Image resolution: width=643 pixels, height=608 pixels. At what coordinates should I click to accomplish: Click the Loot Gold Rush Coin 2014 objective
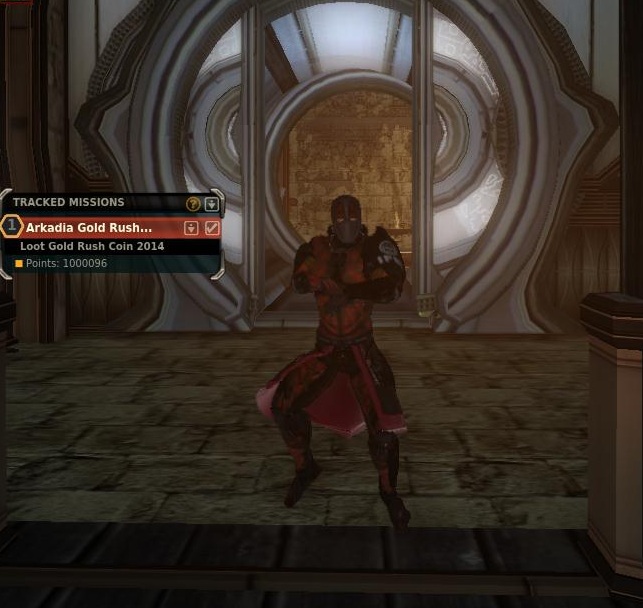point(92,246)
